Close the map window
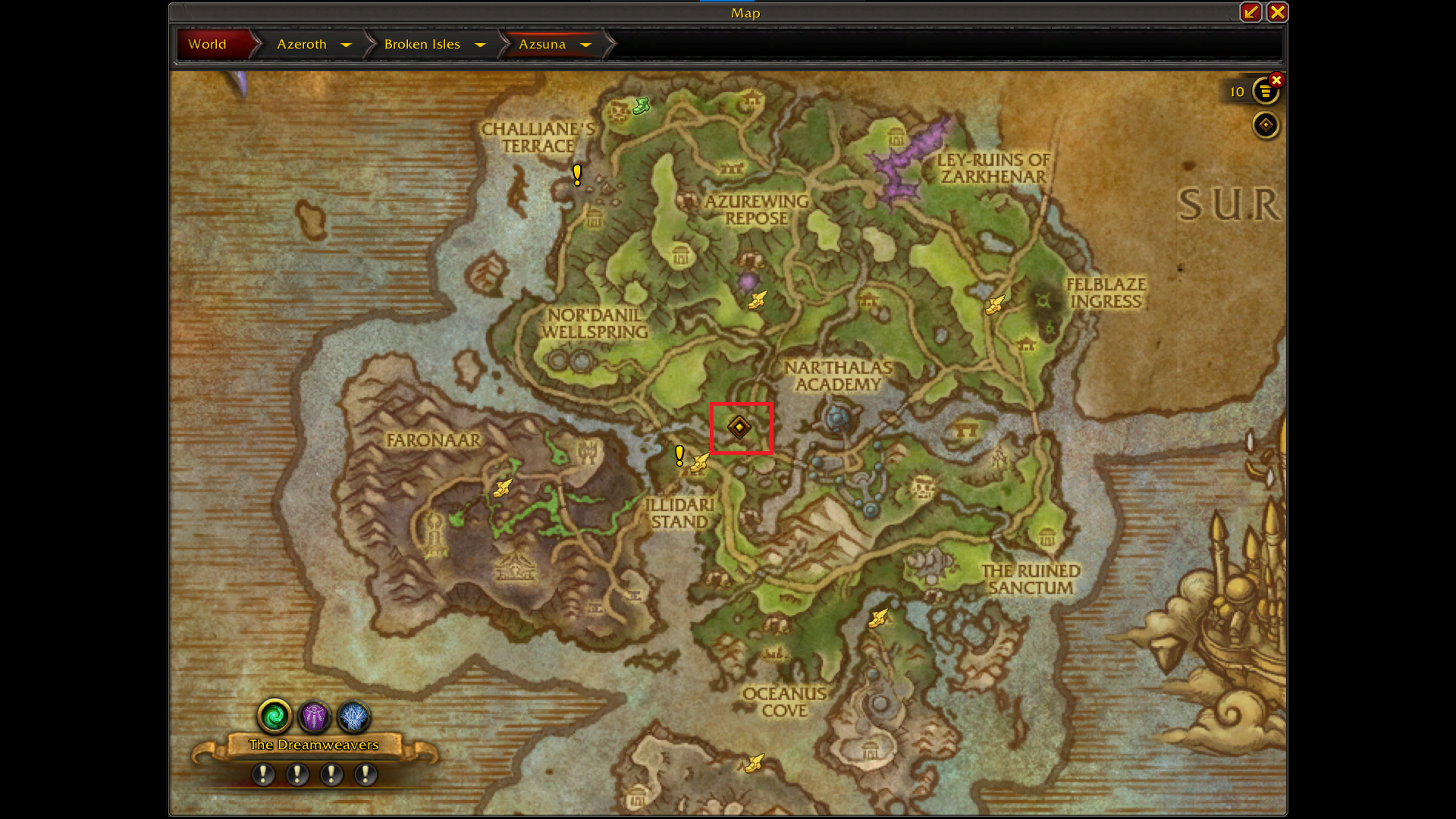This screenshot has width=1456, height=819. point(1277,12)
